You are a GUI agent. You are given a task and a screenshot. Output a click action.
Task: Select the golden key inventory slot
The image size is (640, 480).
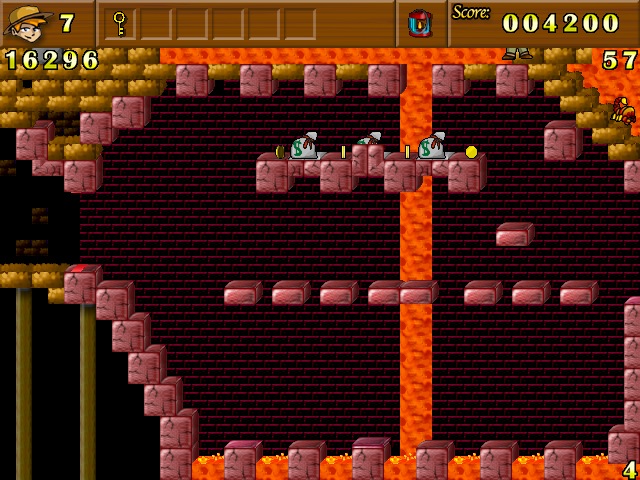coord(120,22)
